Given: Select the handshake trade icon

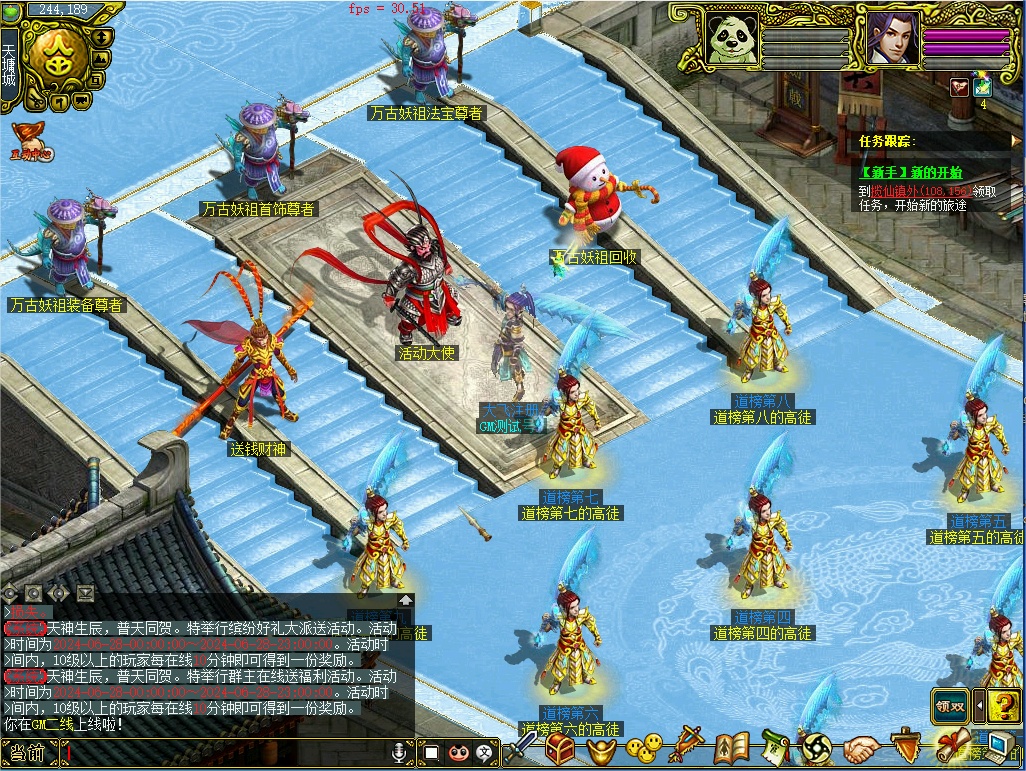Looking at the screenshot, I should [x=860, y=747].
